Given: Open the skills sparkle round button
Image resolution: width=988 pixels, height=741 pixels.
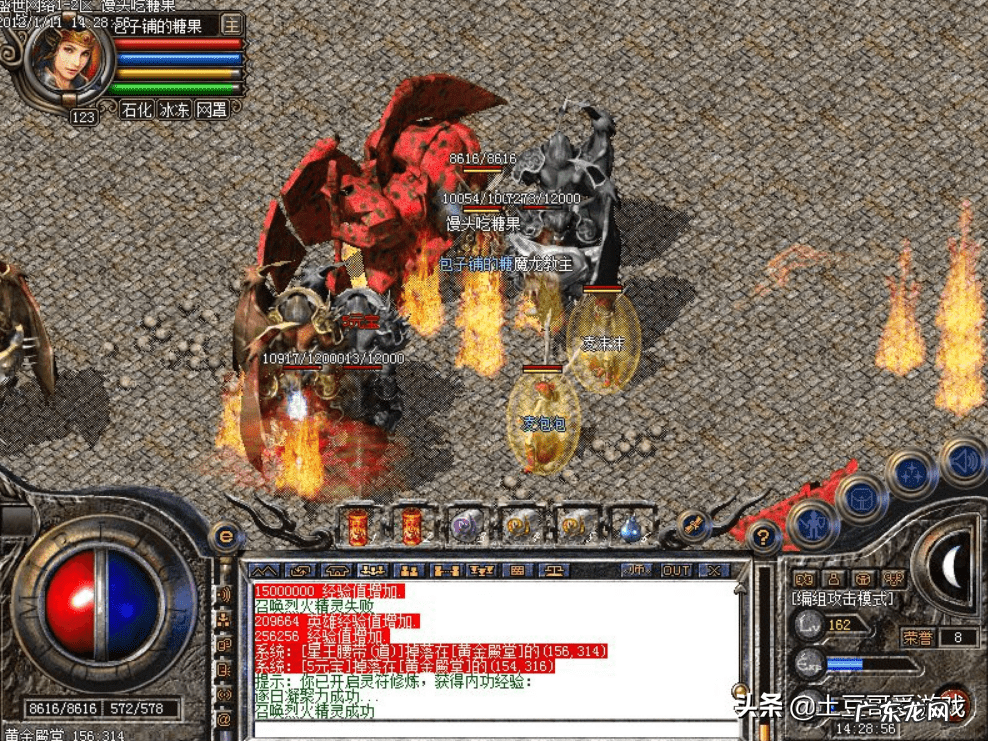Looking at the screenshot, I should [911, 473].
